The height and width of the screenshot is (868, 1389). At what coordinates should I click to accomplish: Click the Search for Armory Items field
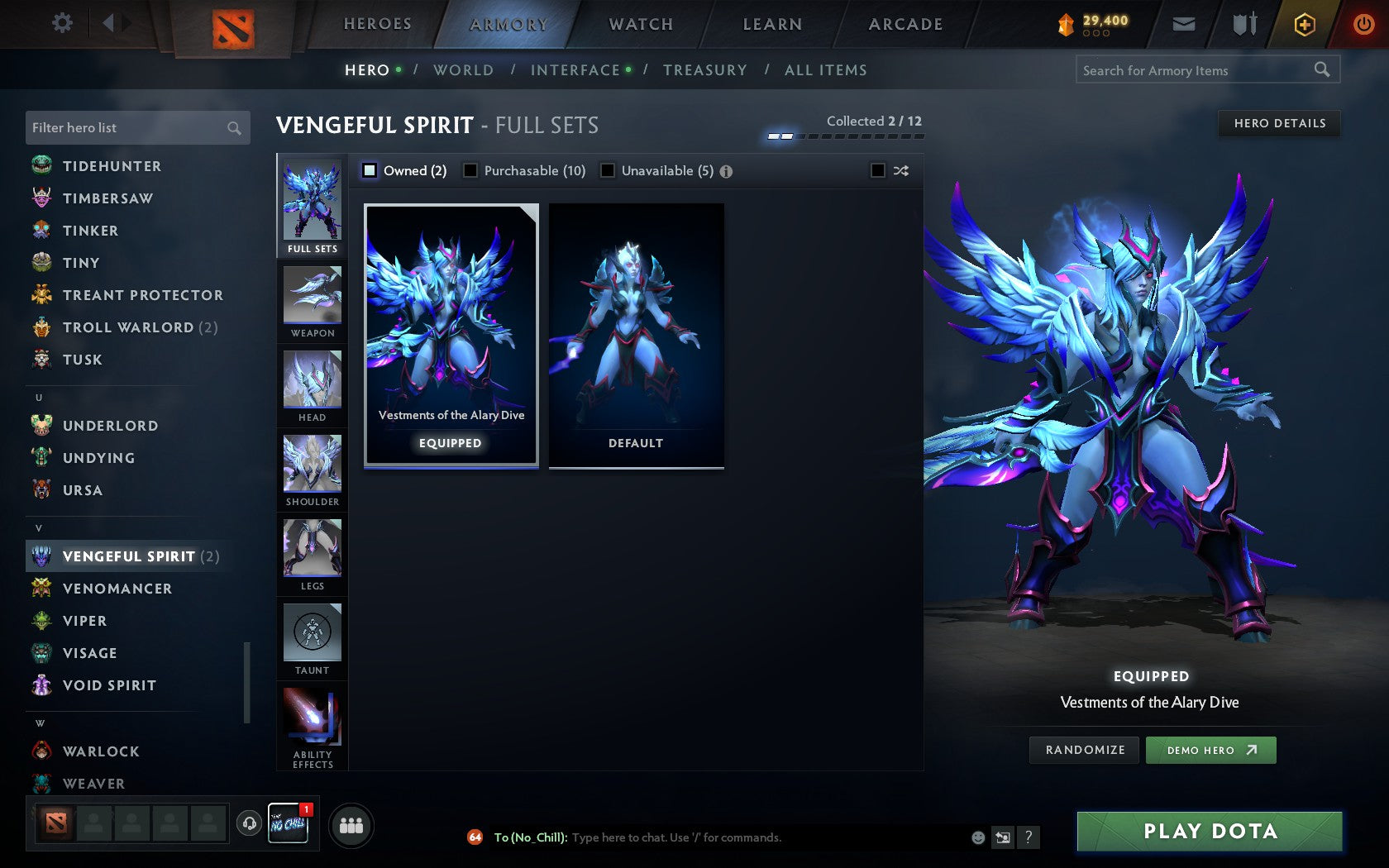pos(1195,70)
